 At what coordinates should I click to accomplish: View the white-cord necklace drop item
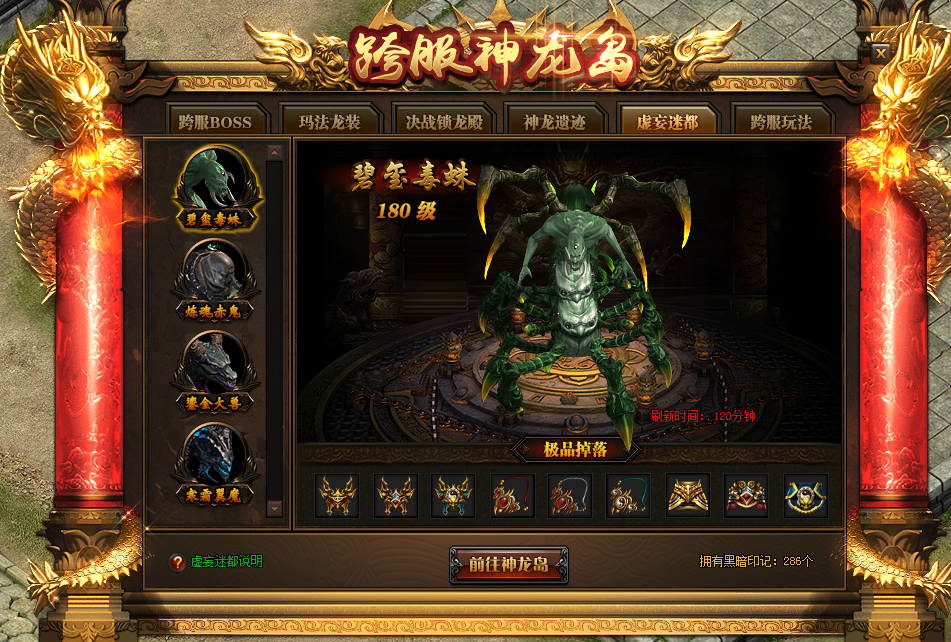click(570, 496)
